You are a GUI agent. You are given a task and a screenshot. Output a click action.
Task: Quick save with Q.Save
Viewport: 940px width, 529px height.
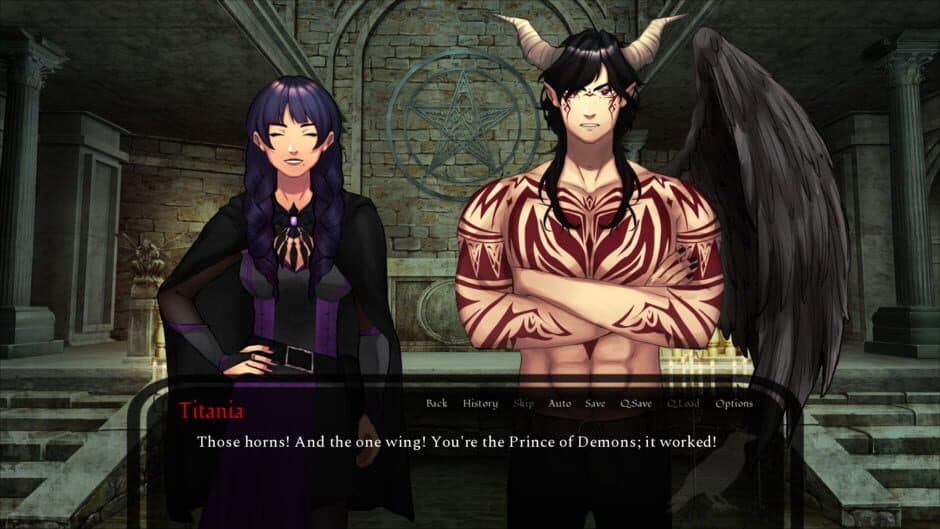tap(636, 404)
